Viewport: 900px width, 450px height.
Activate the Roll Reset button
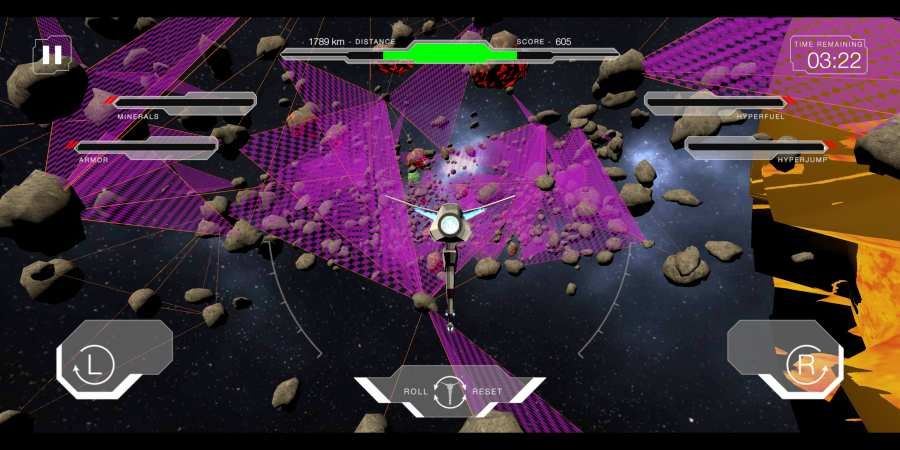450,391
